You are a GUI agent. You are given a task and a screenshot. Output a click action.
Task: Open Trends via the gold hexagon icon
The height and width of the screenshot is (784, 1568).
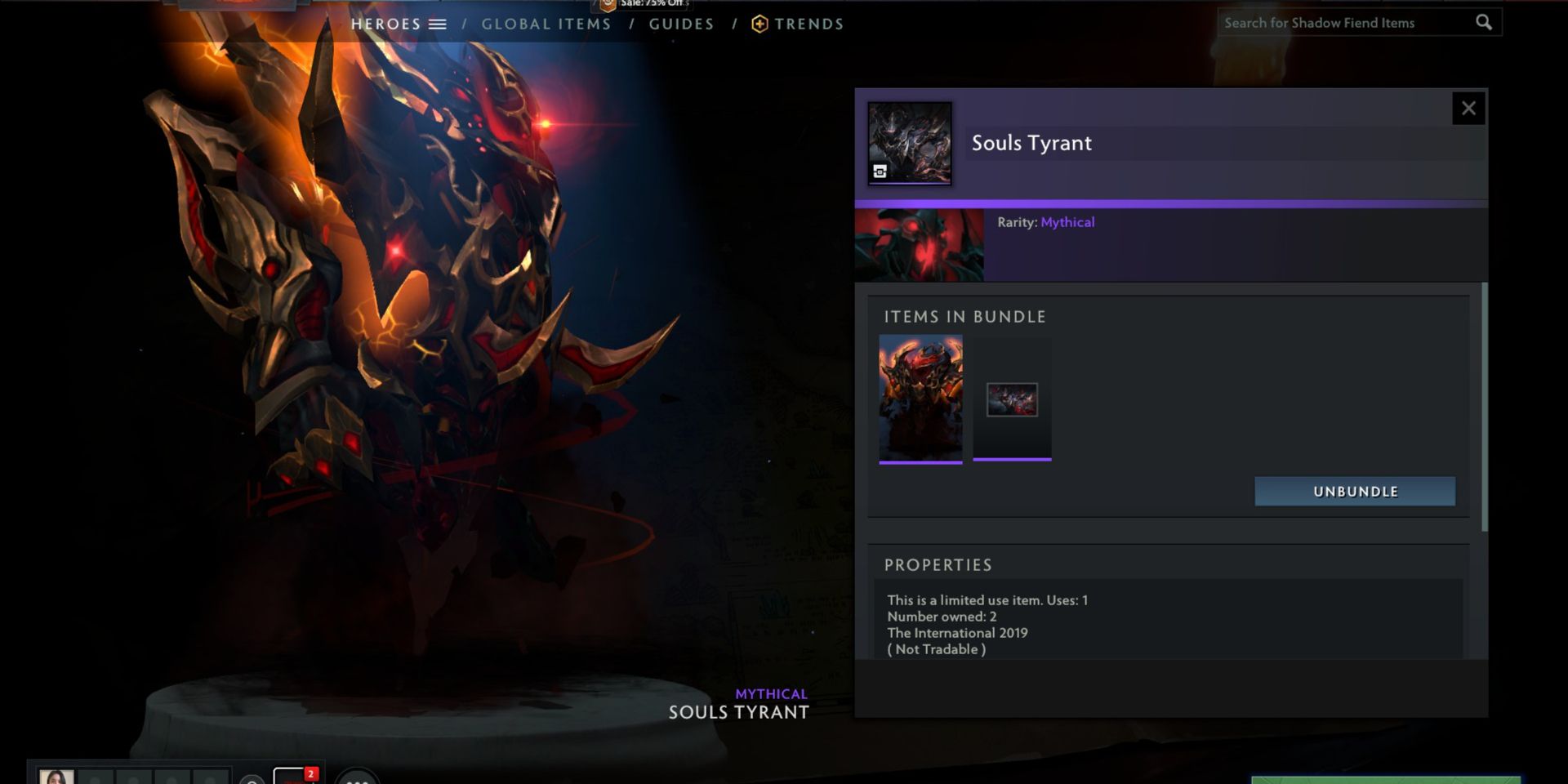click(x=758, y=24)
